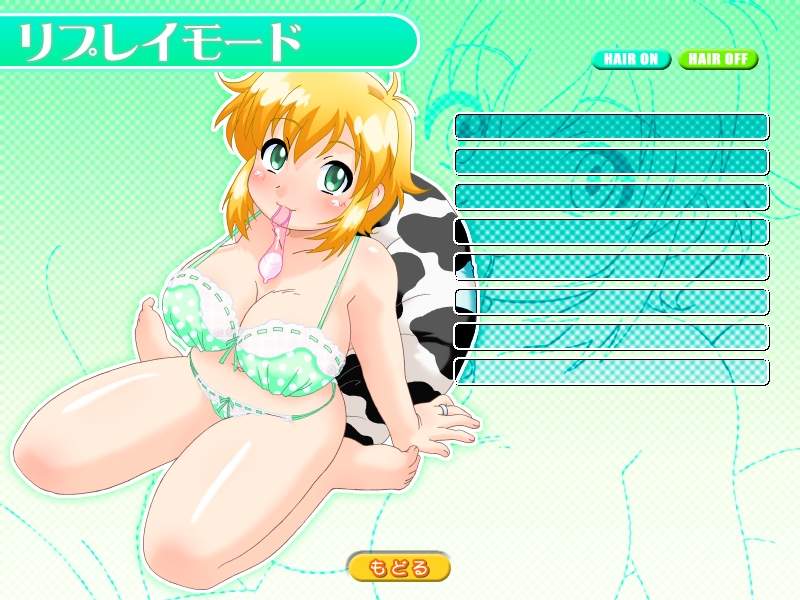
Task: Click the orange もどる back button
Action: point(399,568)
